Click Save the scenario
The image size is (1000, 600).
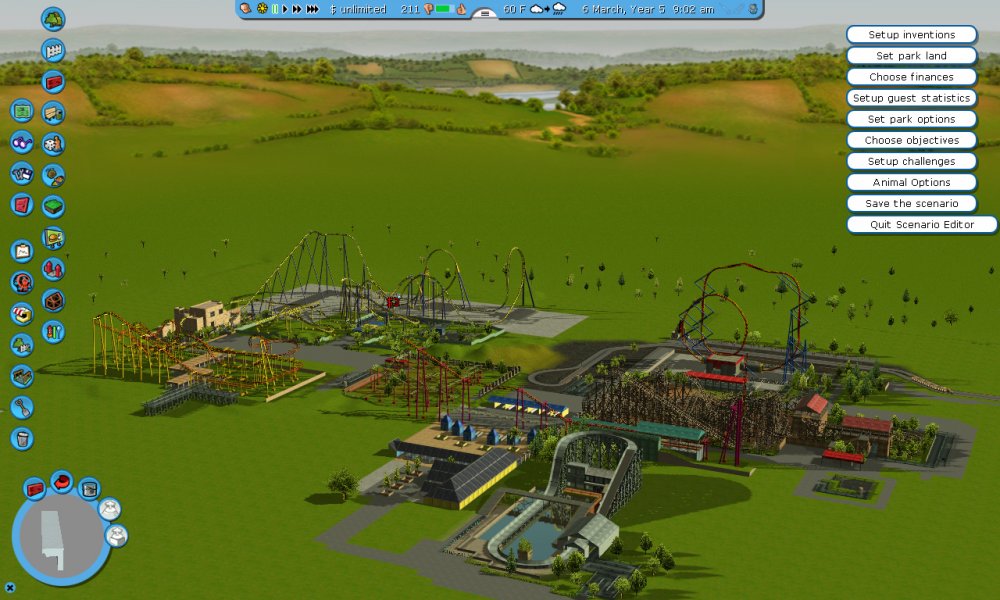click(x=911, y=203)
